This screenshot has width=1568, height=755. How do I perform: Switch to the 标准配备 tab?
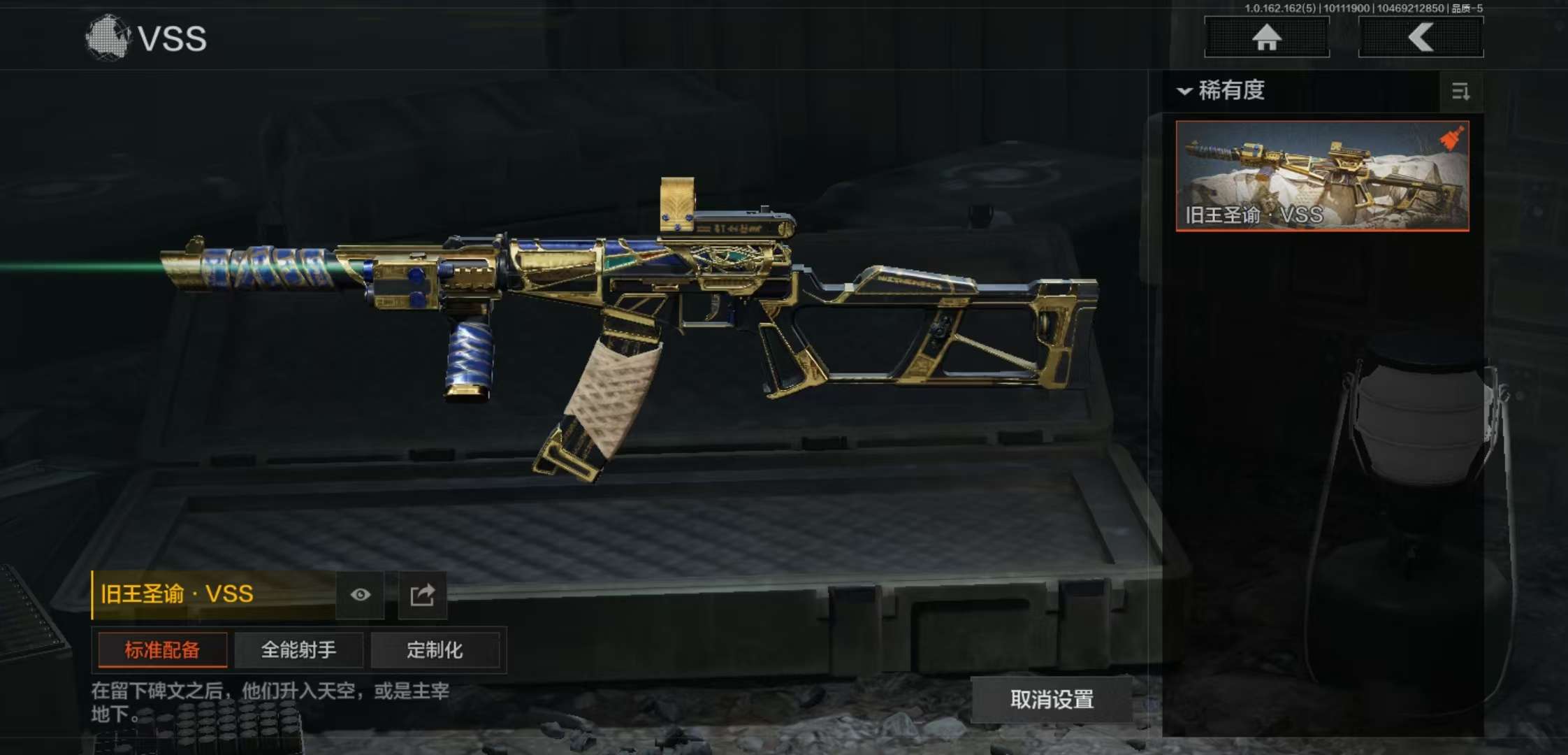tap(162, 650)
